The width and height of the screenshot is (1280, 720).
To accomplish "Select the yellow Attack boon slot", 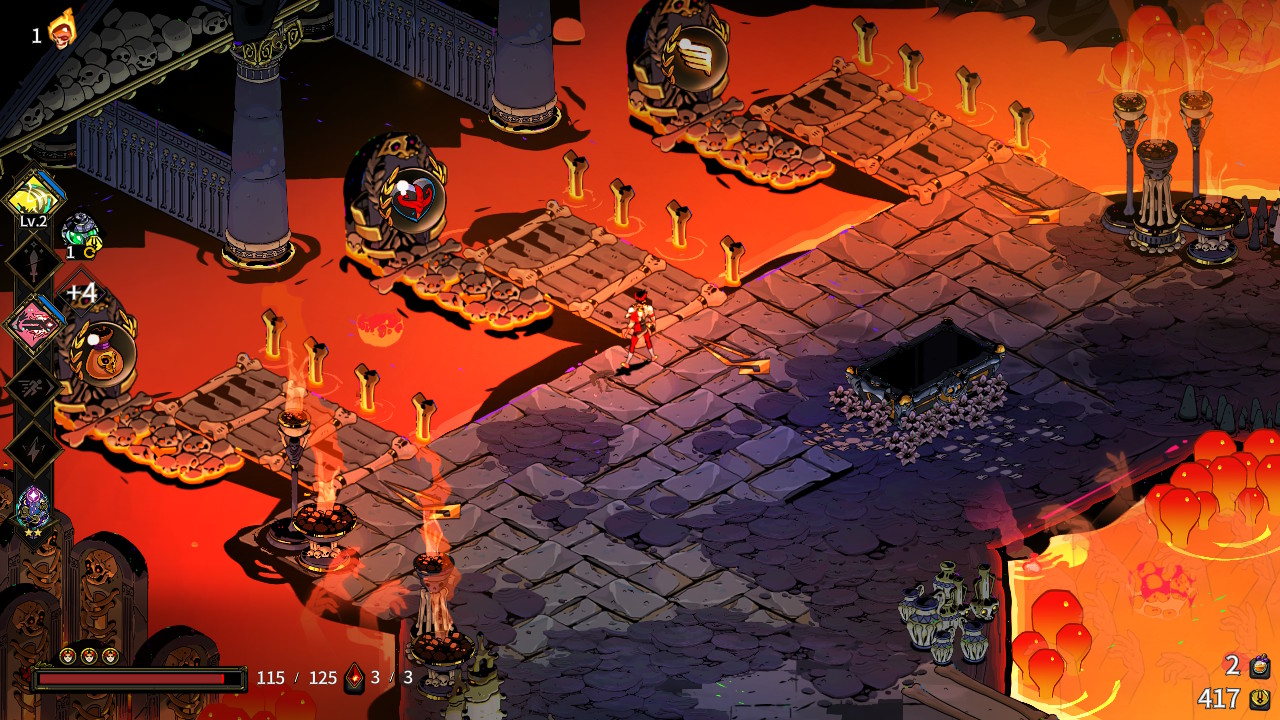I will click(34, 196).
